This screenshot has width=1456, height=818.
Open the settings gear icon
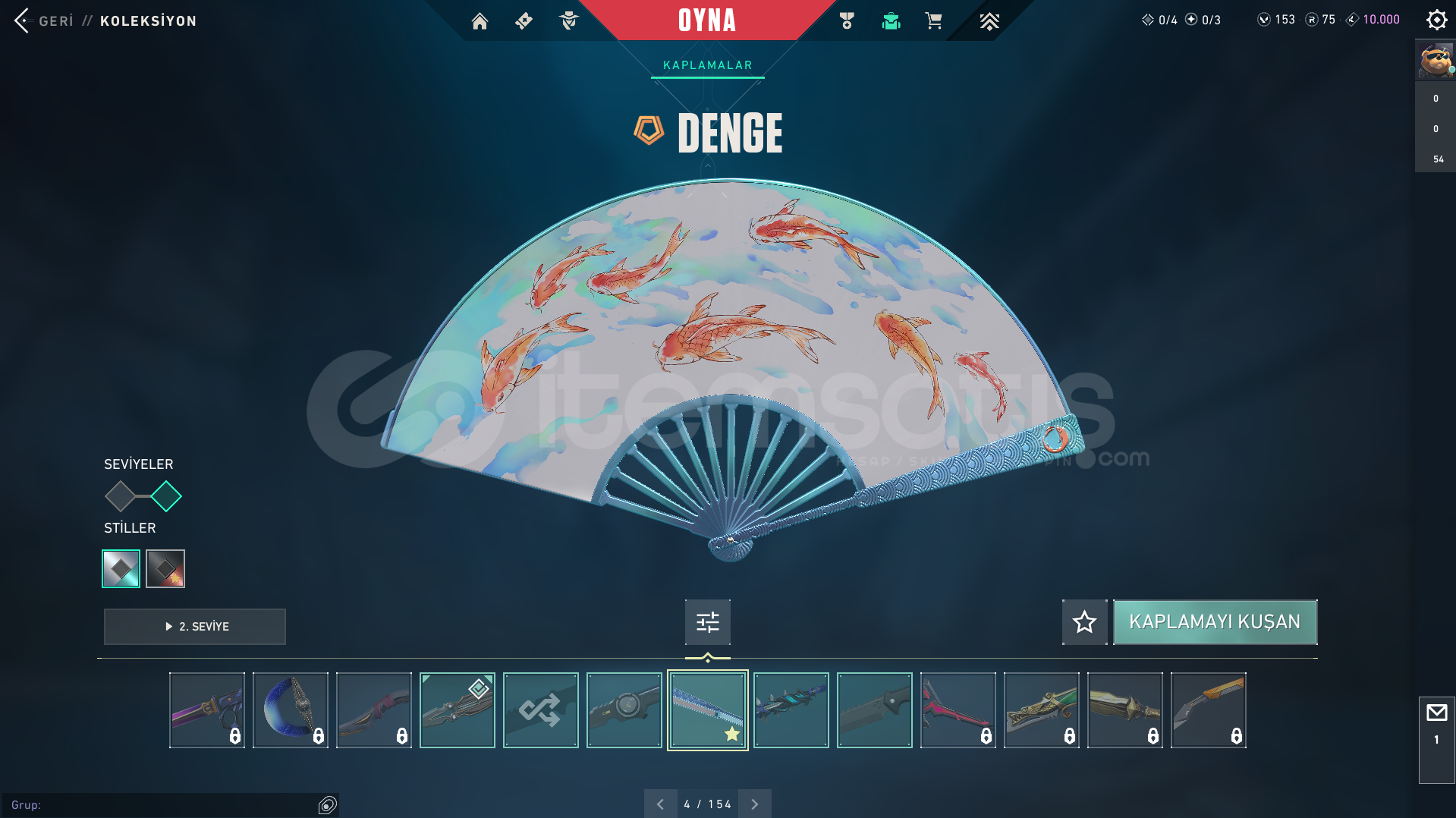1436,20
